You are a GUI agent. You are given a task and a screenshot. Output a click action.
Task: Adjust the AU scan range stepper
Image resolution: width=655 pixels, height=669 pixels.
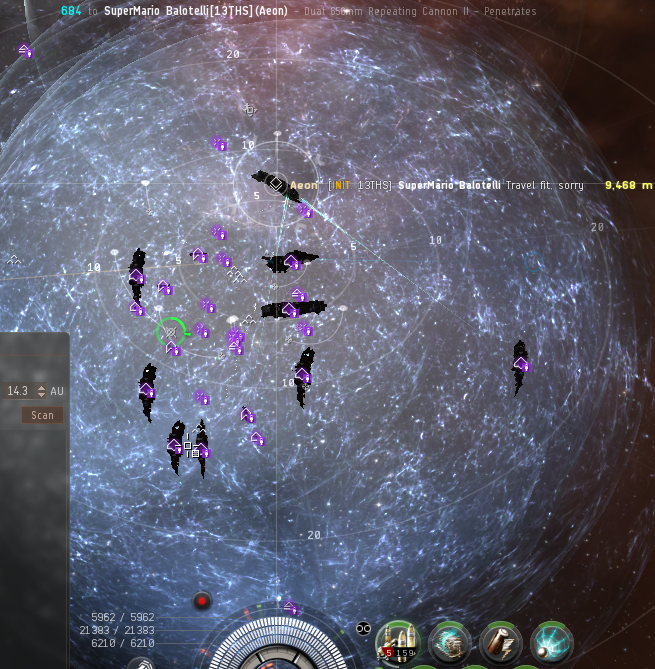[x=41, y=391]
